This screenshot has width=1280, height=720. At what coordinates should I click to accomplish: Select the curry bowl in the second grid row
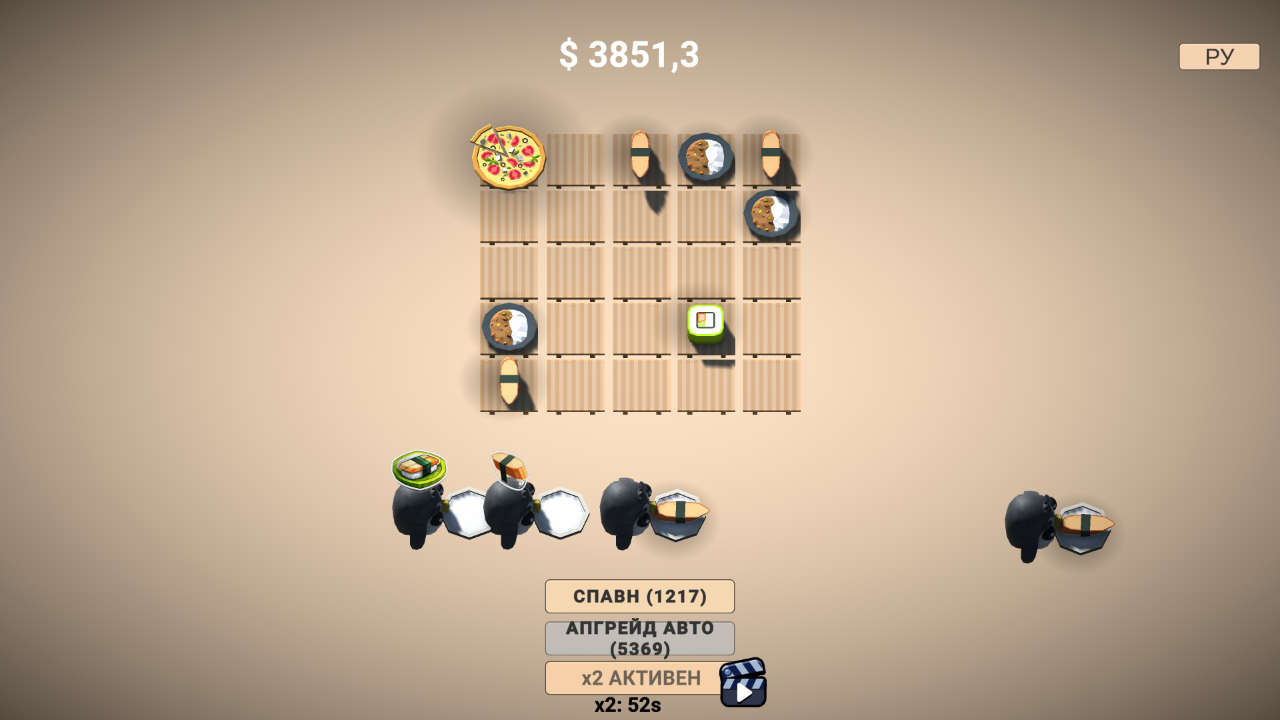(x=769, y=213)
